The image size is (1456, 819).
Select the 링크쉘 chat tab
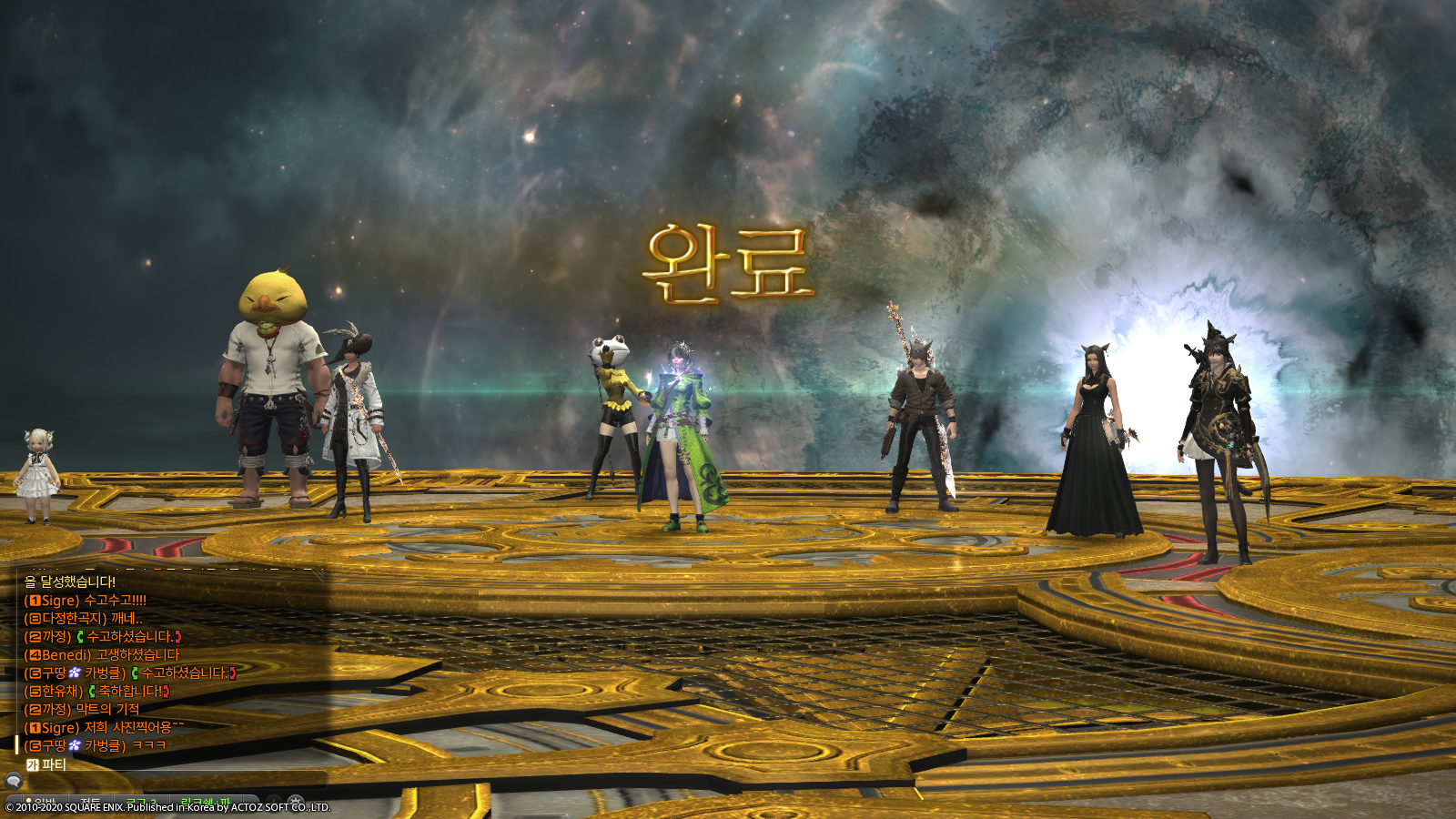click(207, 801)
